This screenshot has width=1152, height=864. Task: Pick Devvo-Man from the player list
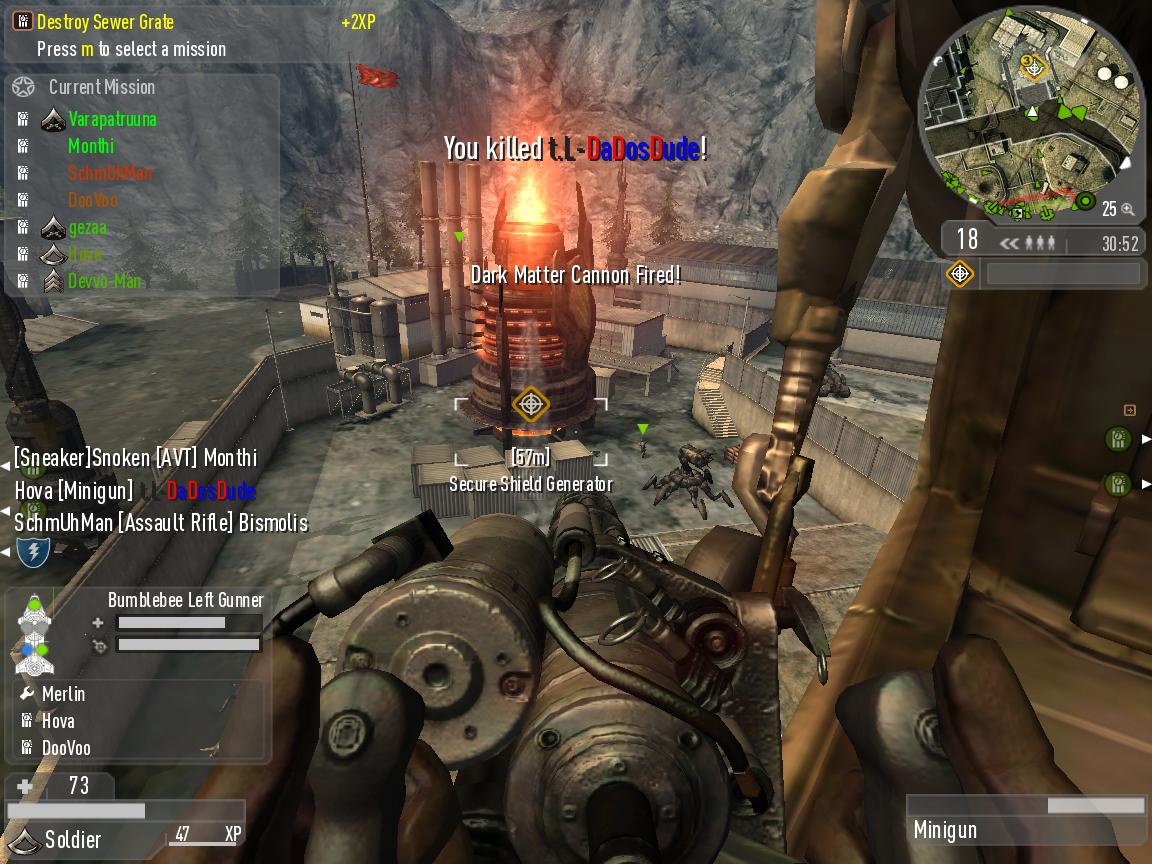[104, 281]
